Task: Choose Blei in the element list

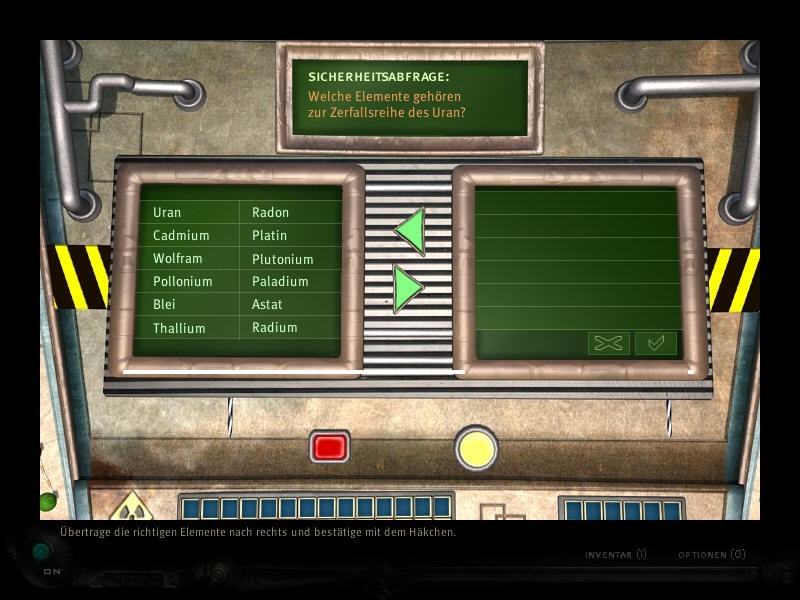Action: pyautogui.click(x=164, y=304)
